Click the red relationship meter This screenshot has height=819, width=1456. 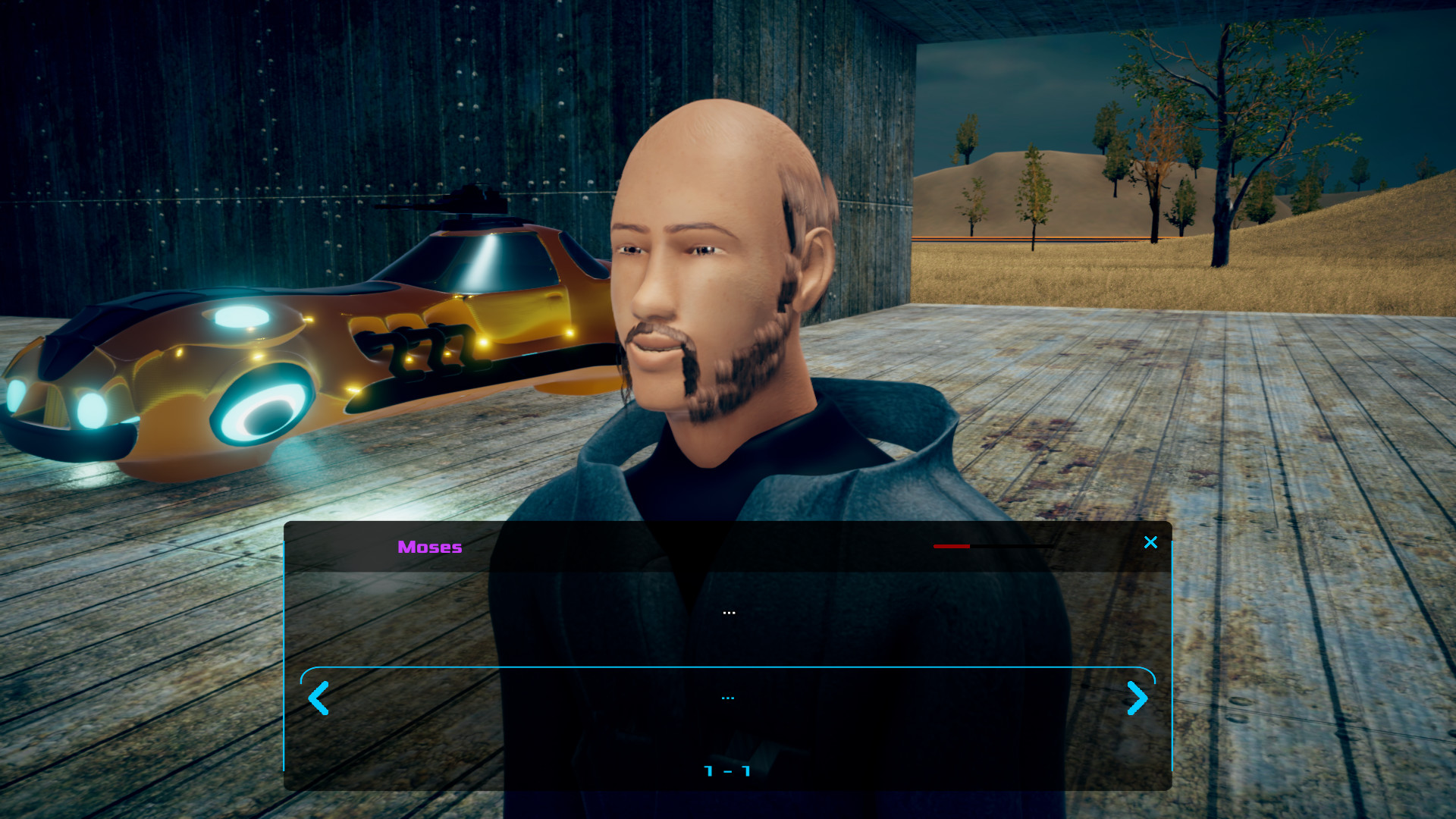point(952,546)
